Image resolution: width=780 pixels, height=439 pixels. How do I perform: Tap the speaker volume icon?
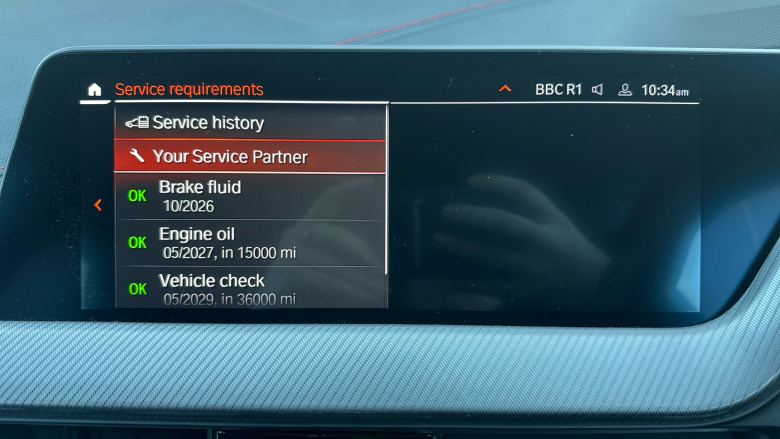click(x=598, y=90)
